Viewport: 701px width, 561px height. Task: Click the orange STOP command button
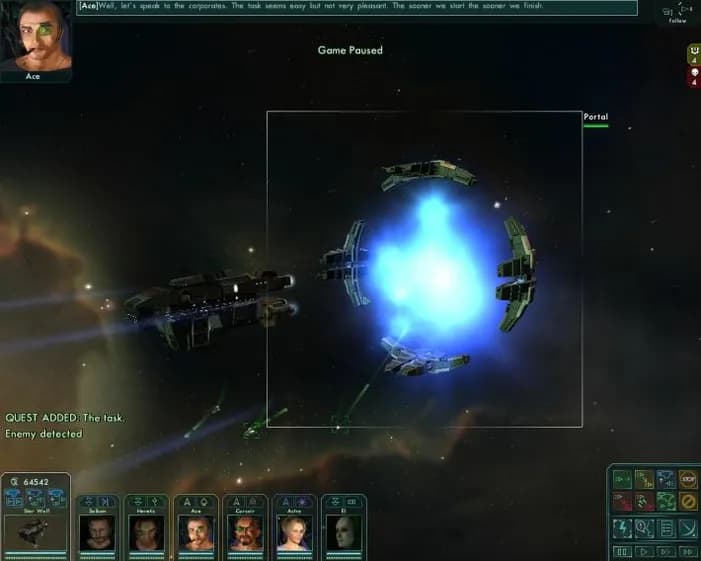[688, 480]
